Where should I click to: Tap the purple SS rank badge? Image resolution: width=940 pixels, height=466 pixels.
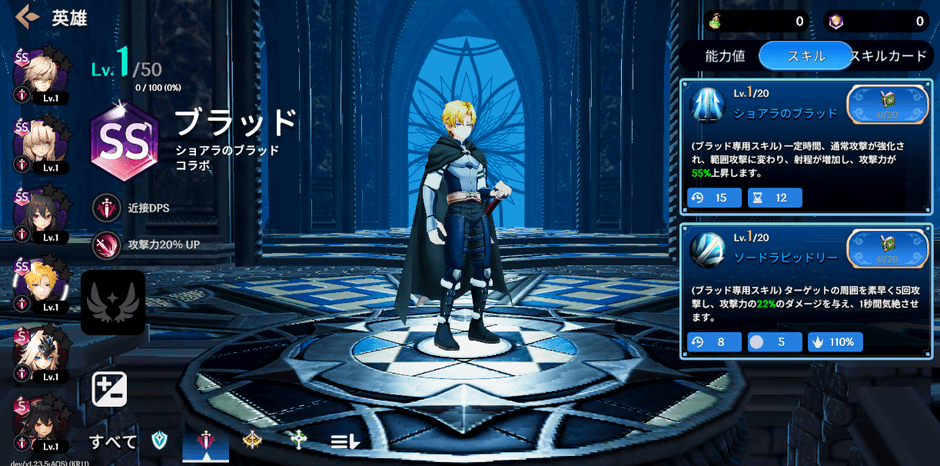(x=123, y=141)
